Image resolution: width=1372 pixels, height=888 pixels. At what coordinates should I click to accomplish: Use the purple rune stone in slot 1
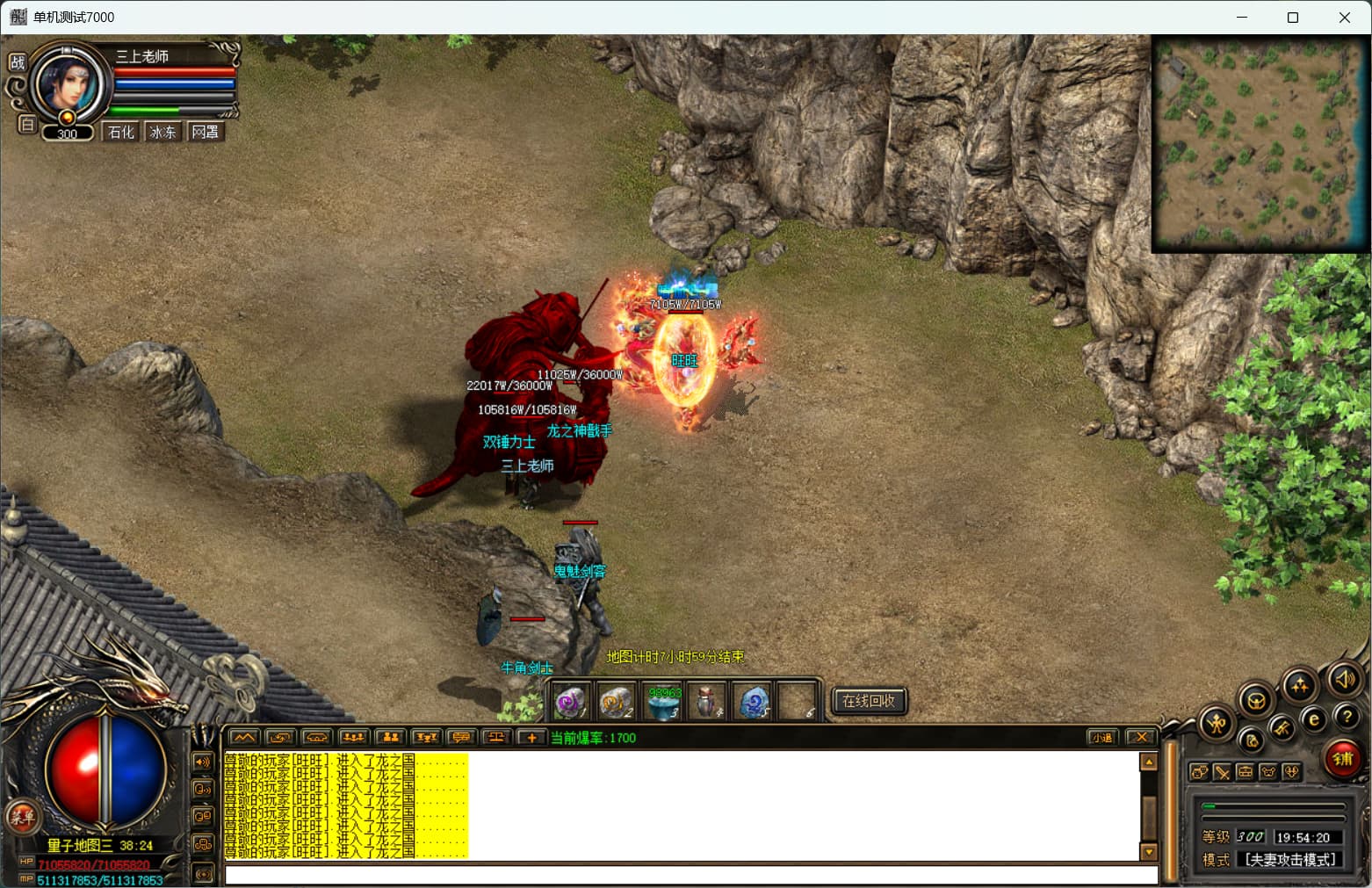coord(570,703)
